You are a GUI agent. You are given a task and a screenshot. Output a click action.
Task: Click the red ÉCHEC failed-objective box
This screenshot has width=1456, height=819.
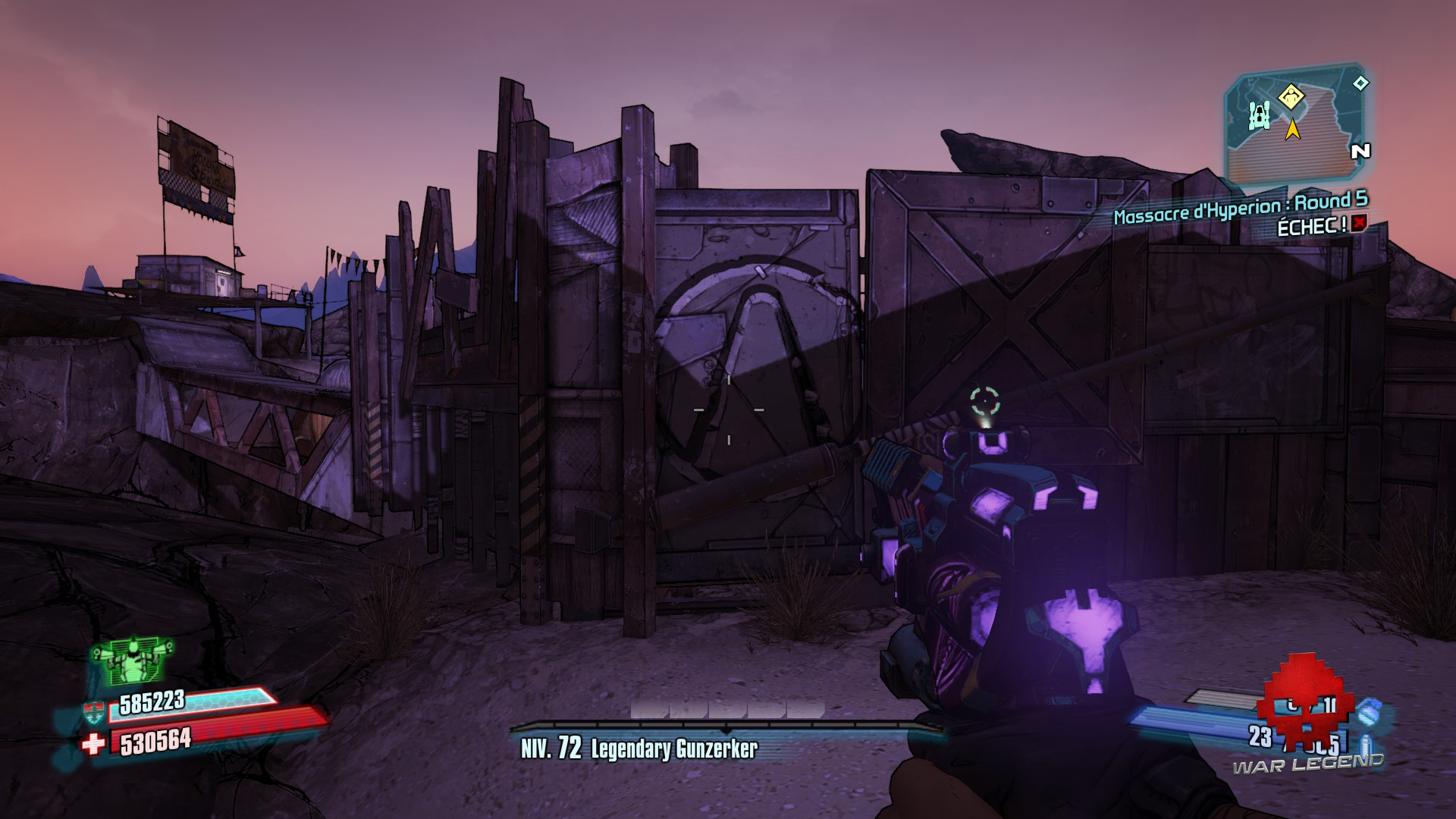click(x=1359, y=223)
